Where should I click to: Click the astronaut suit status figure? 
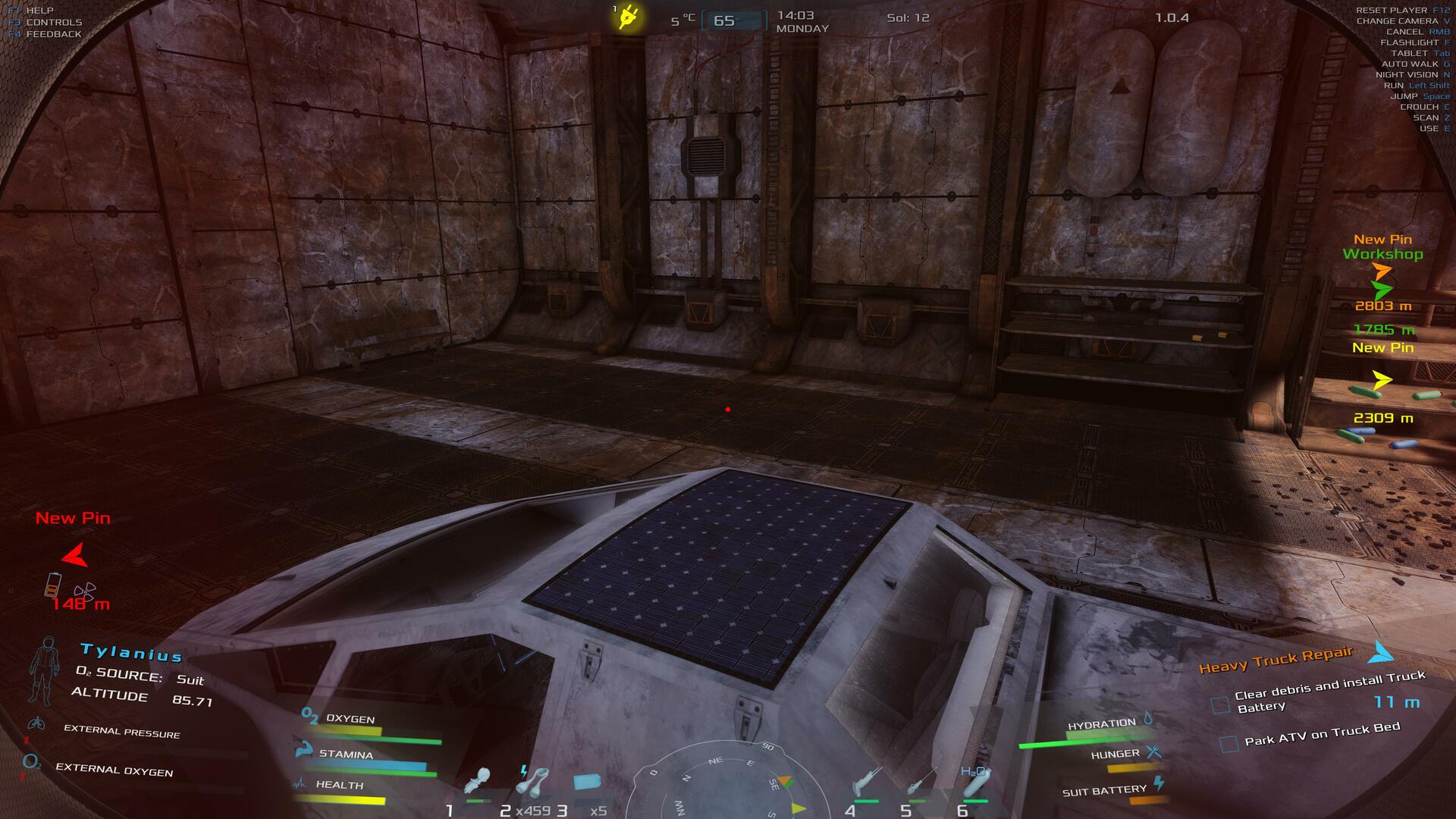(44, 670)
